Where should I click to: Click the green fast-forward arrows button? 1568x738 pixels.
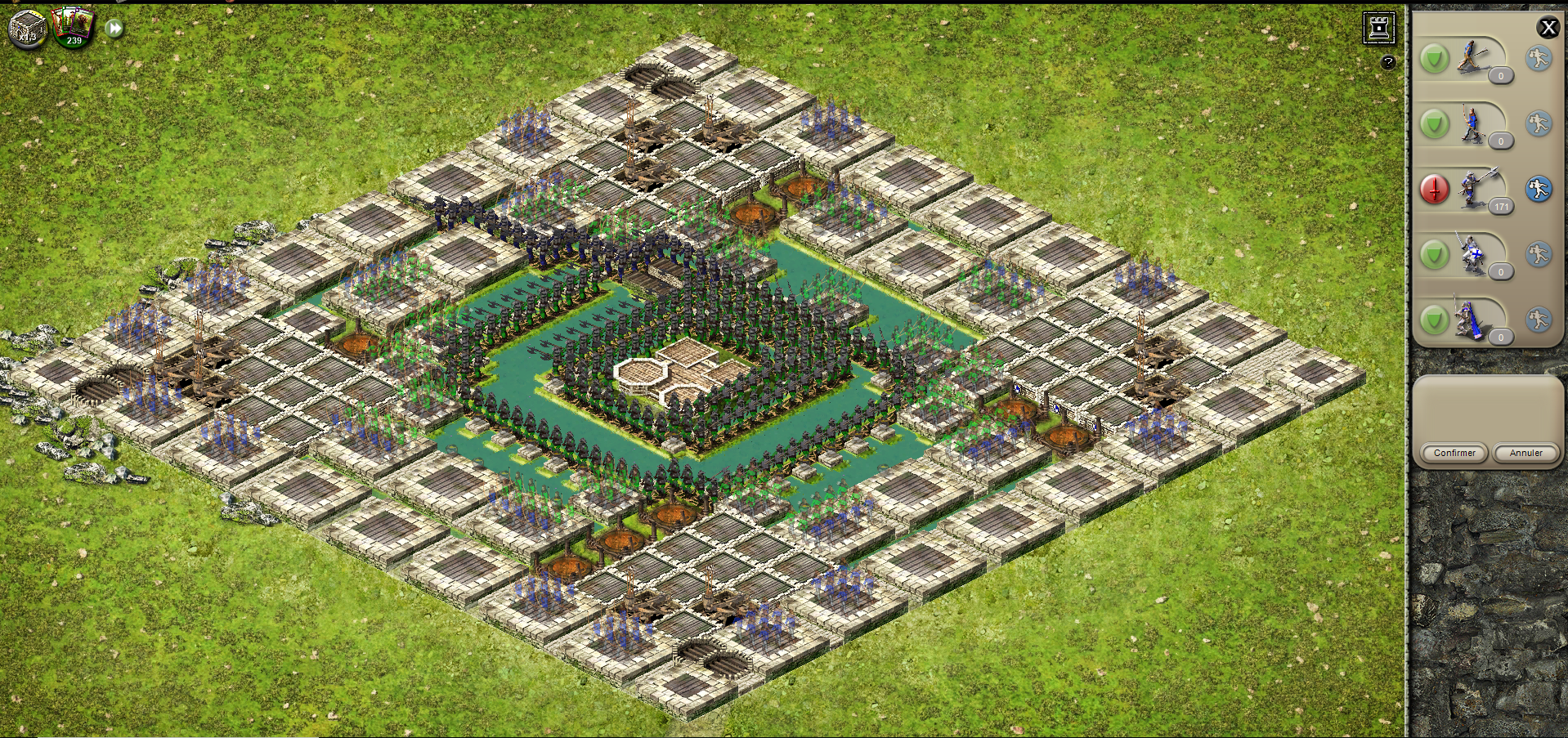click(x=115, y=29)
